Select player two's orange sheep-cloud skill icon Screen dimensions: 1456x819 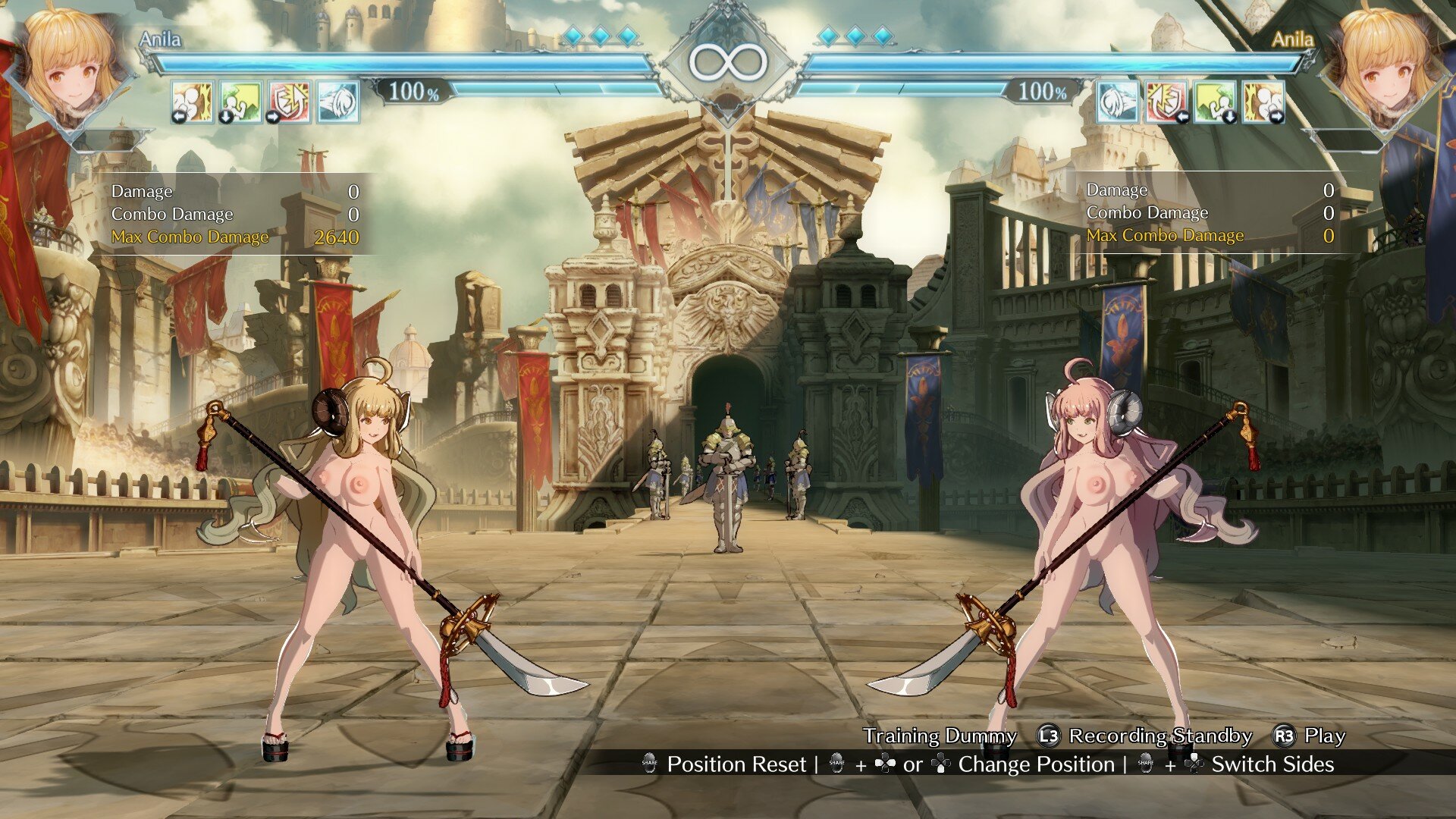point(1263,102)
